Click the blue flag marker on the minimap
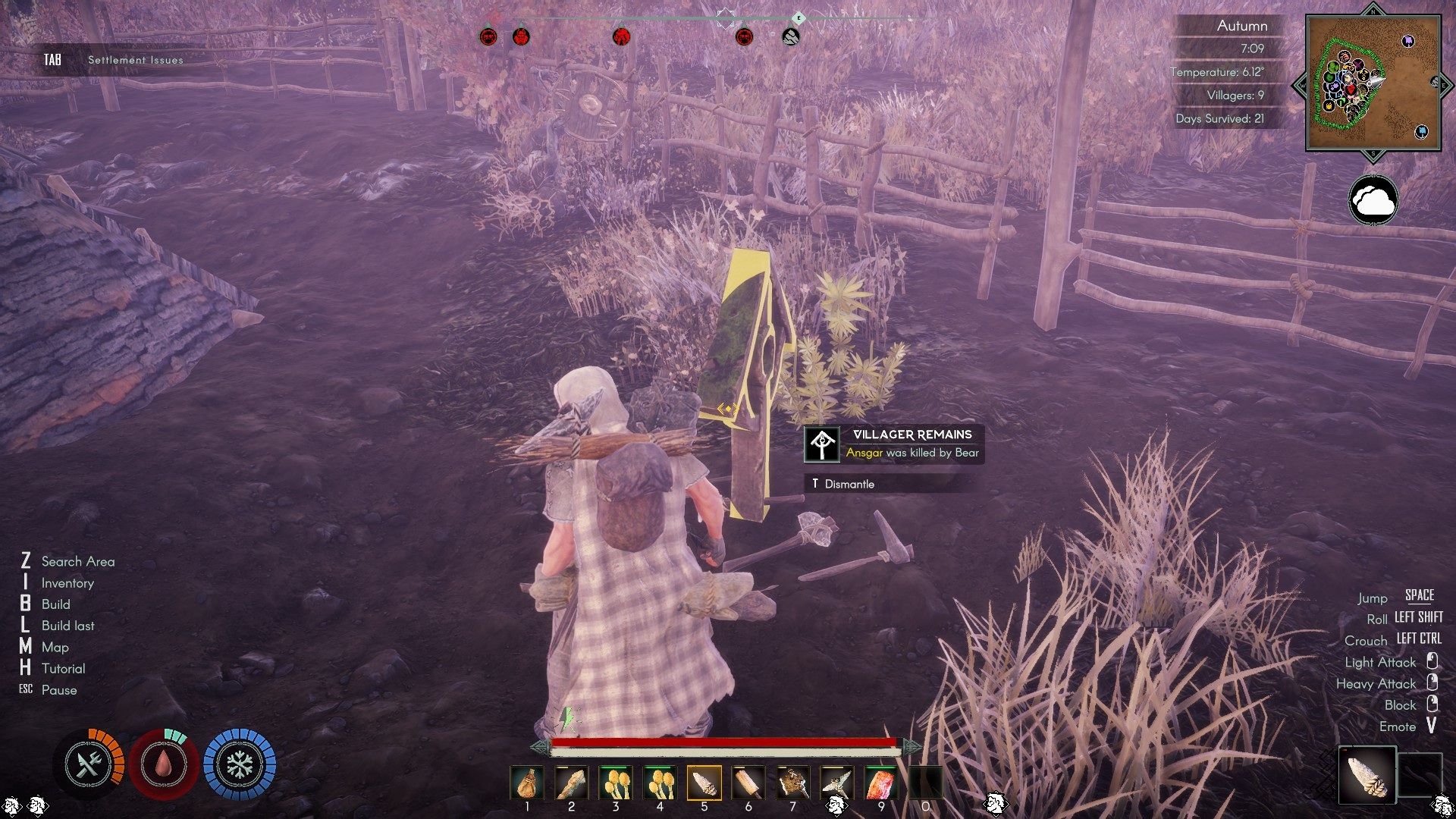1456x819 pixels. point(1421,131)
